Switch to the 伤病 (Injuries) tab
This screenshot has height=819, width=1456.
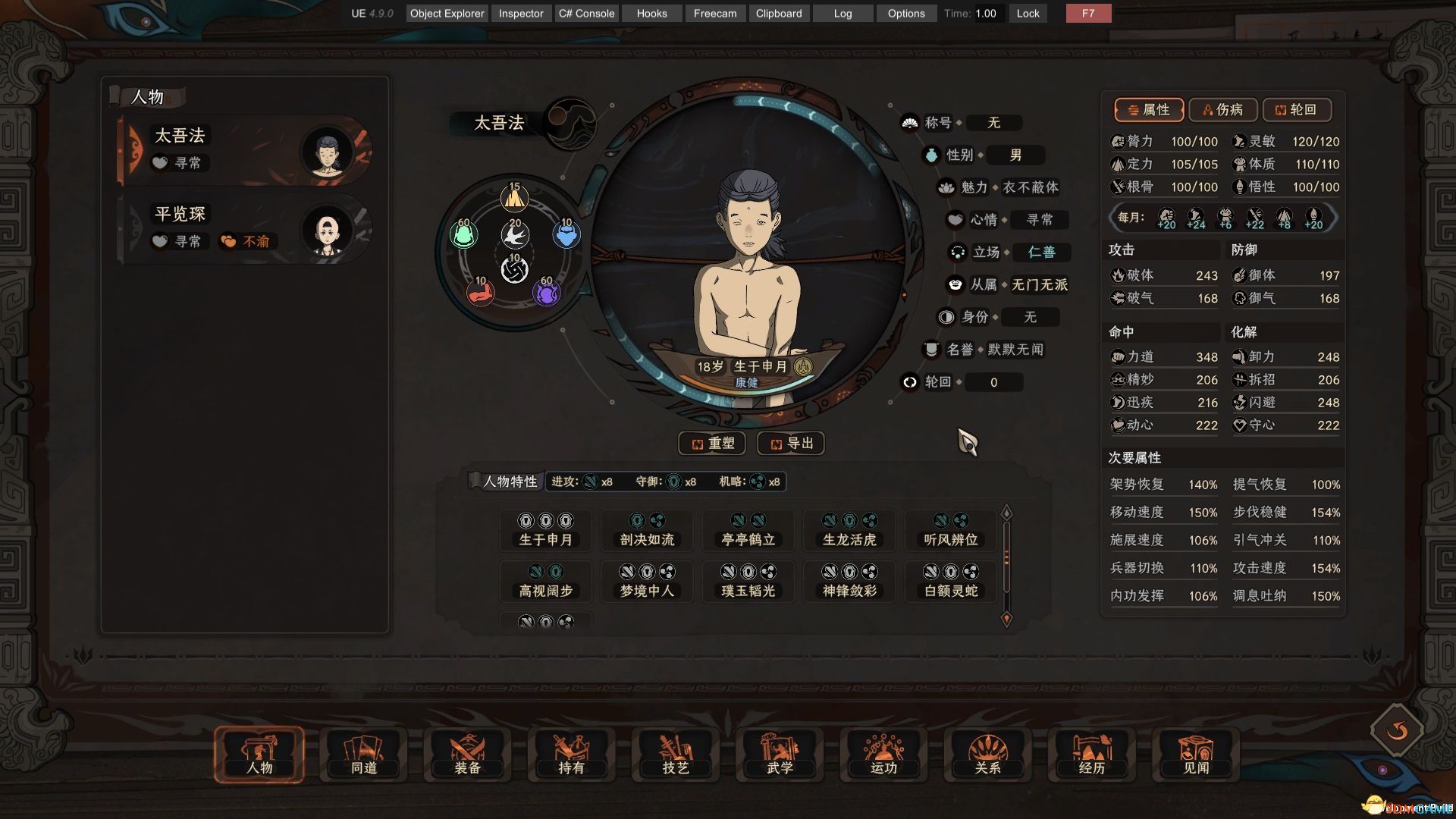pos(1222,109)
